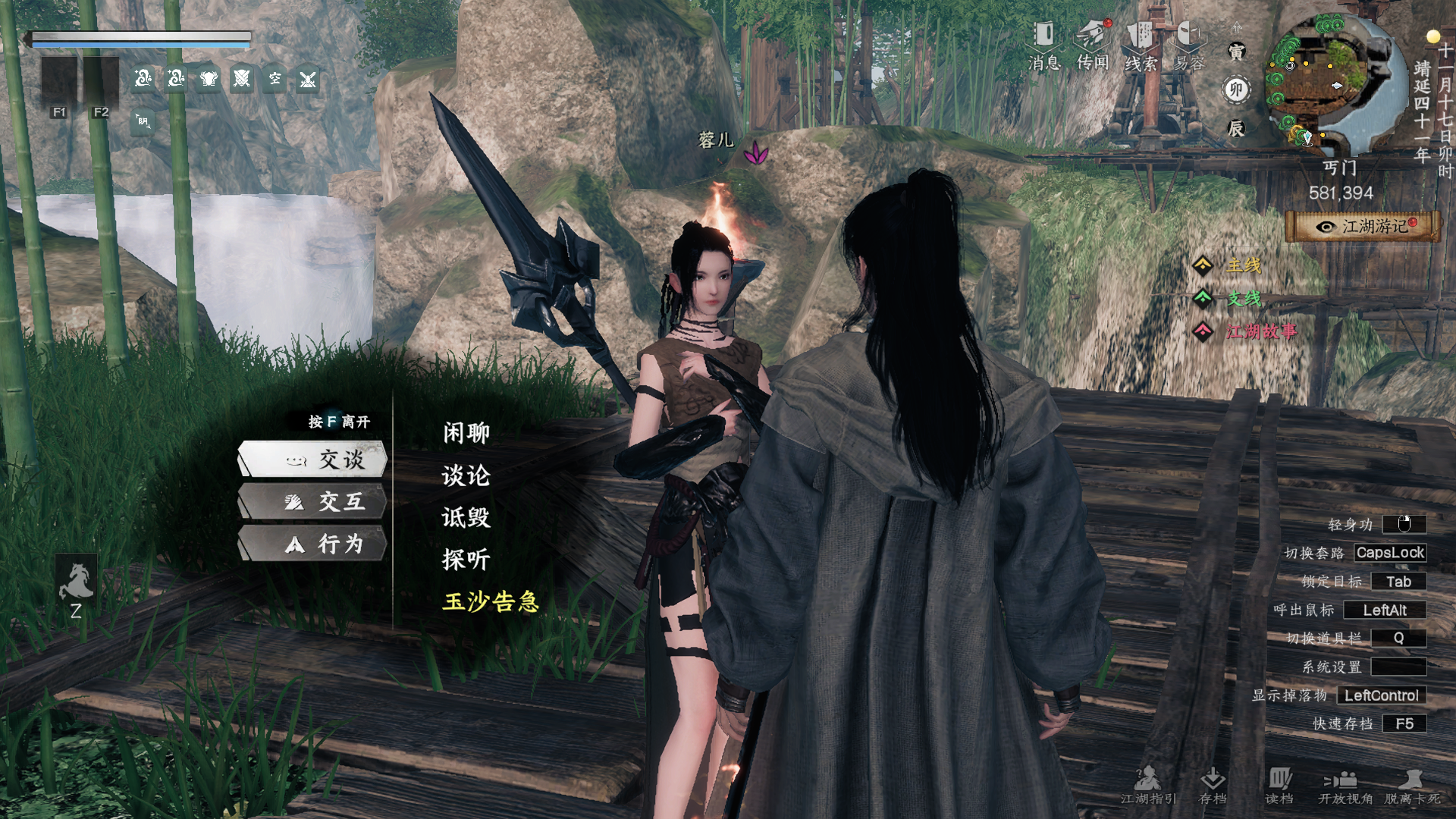
Task: Open the 江湖指引 guide button
Action: click(x=1148, y=785)
